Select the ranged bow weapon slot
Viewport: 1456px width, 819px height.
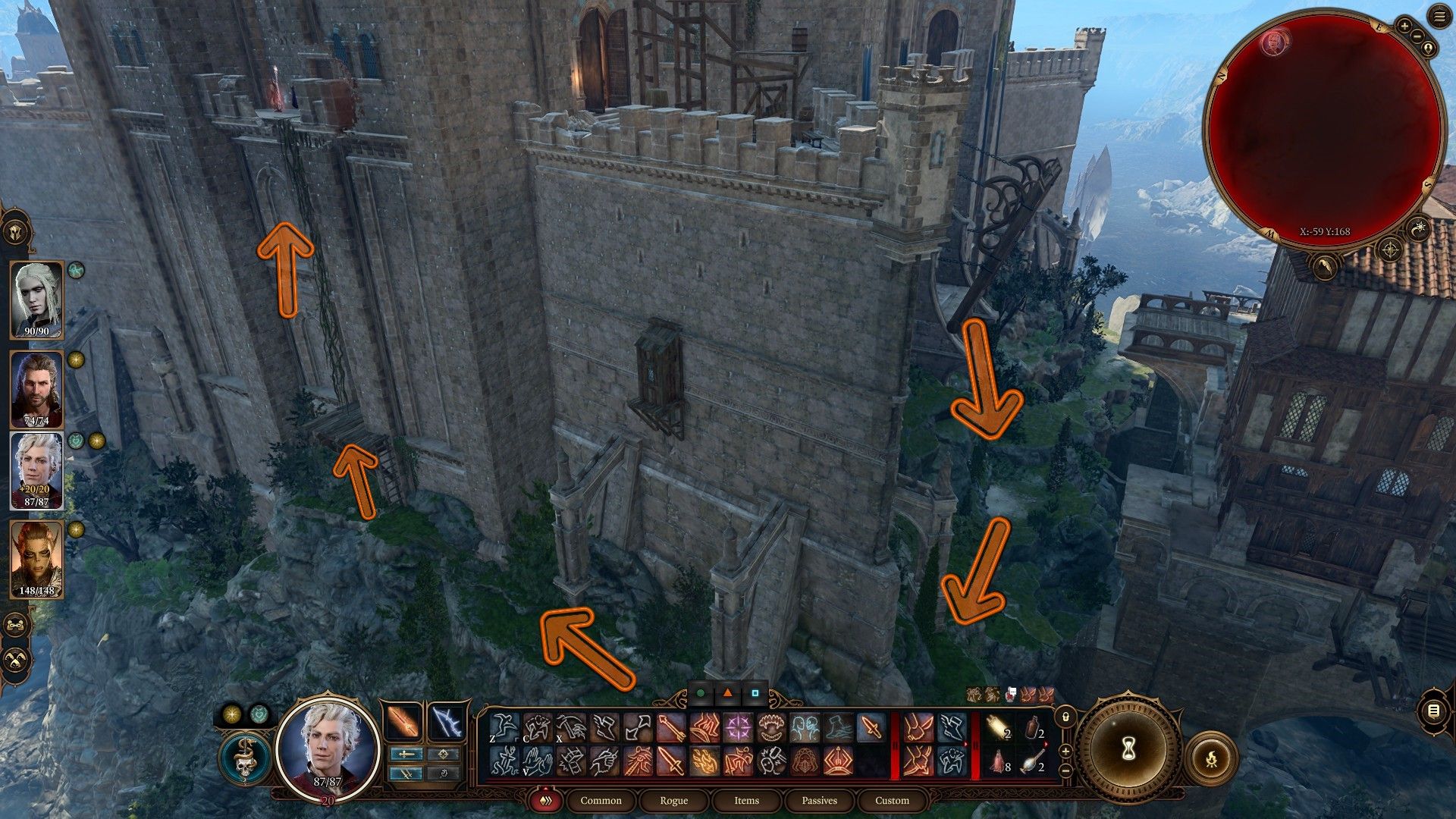(445, 723)
